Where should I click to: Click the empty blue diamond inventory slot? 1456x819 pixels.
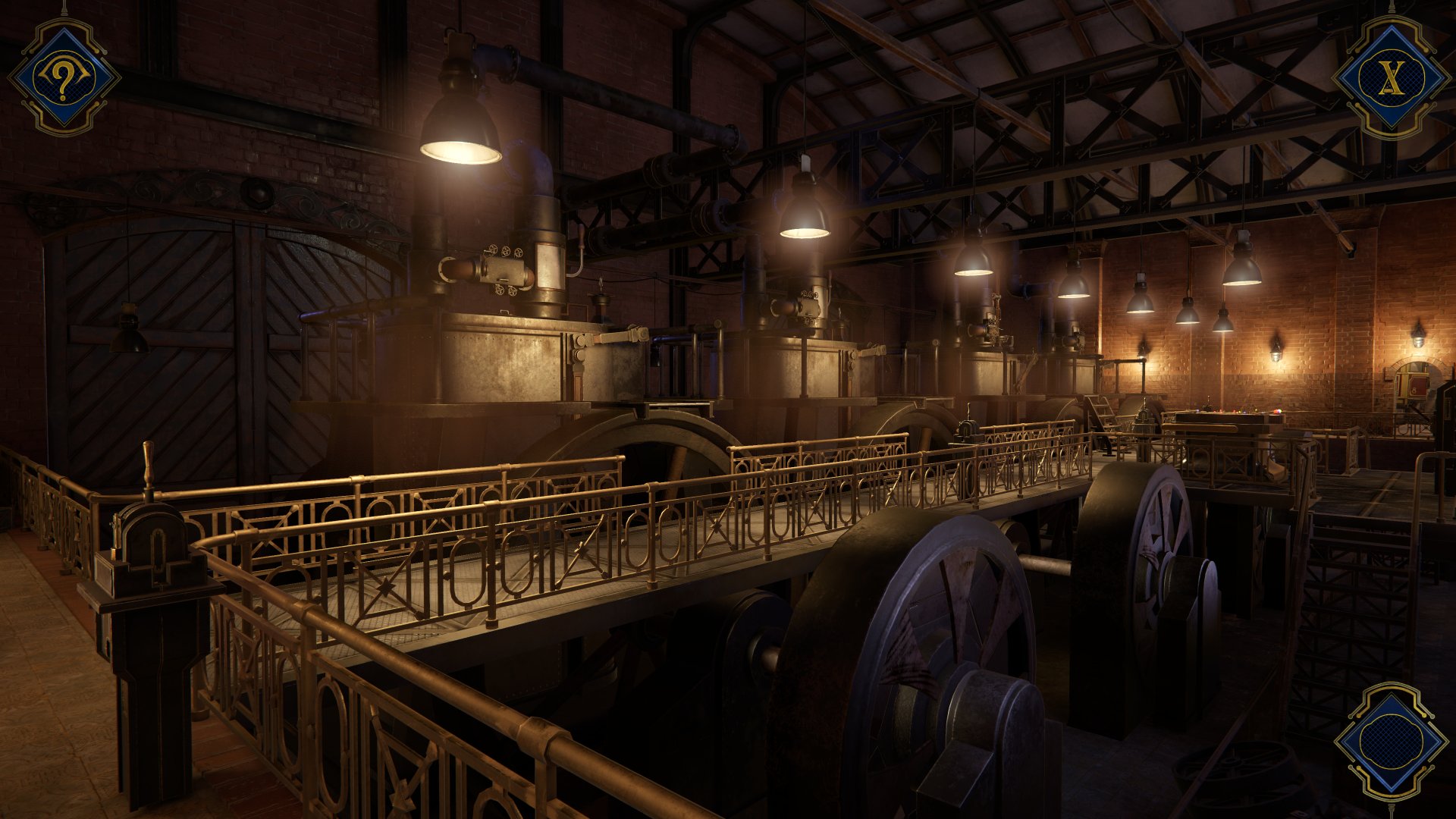click(1391, 742)
